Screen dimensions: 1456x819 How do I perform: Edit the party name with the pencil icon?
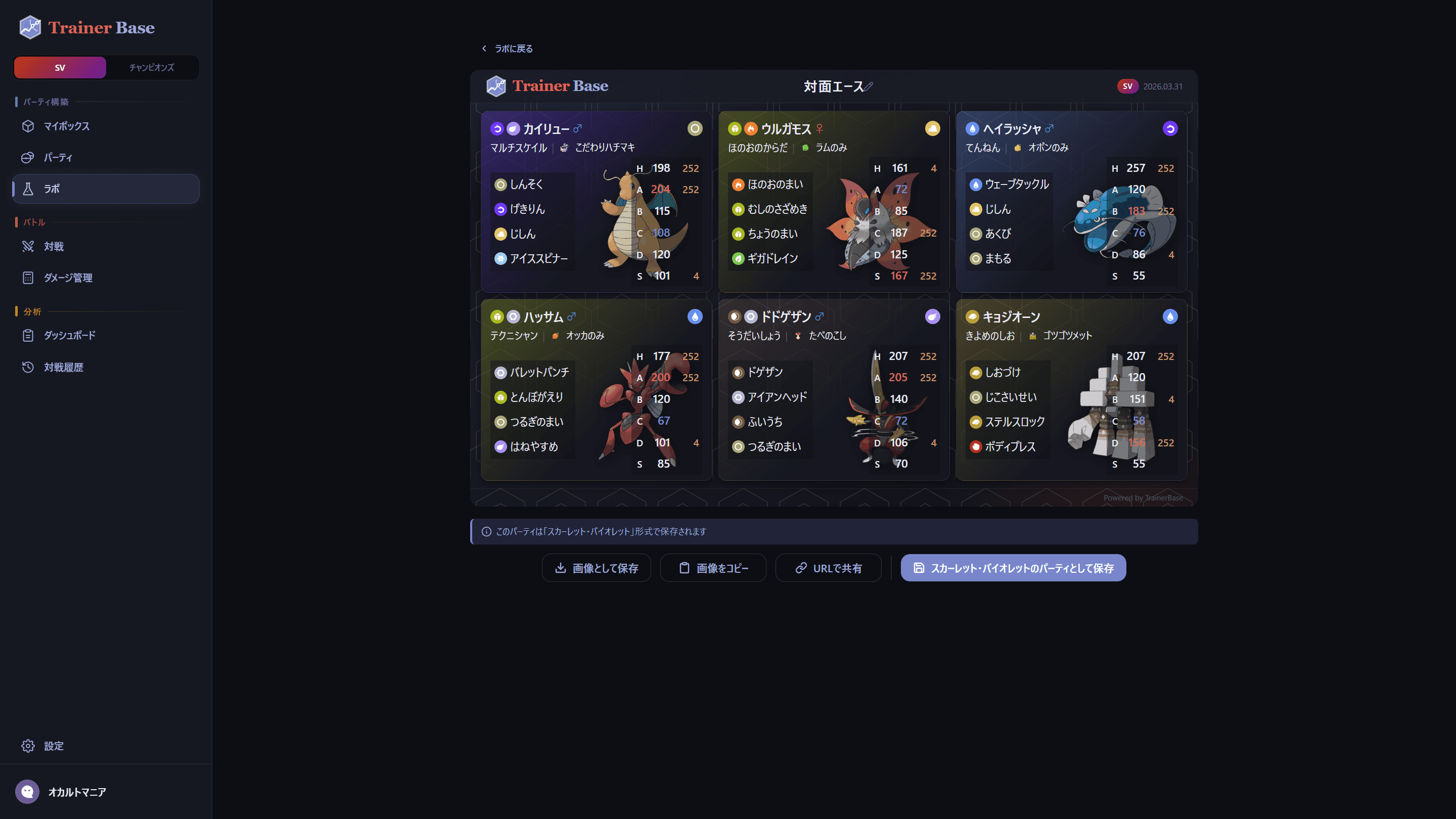tap(869, 86)
